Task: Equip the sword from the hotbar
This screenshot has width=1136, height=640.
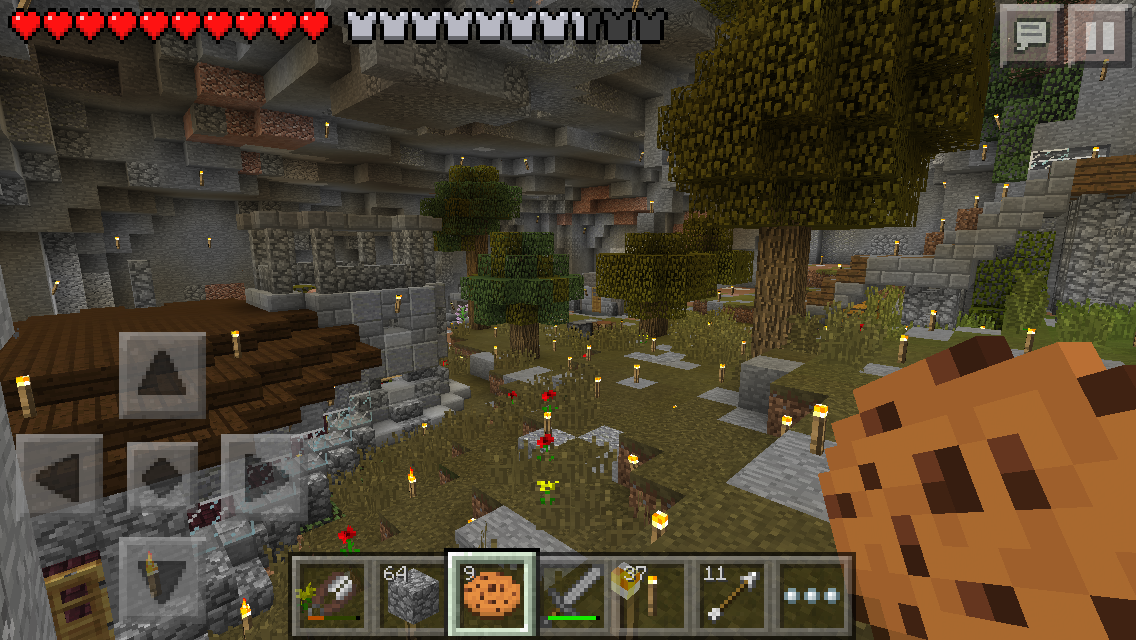Action: (573, 593)
